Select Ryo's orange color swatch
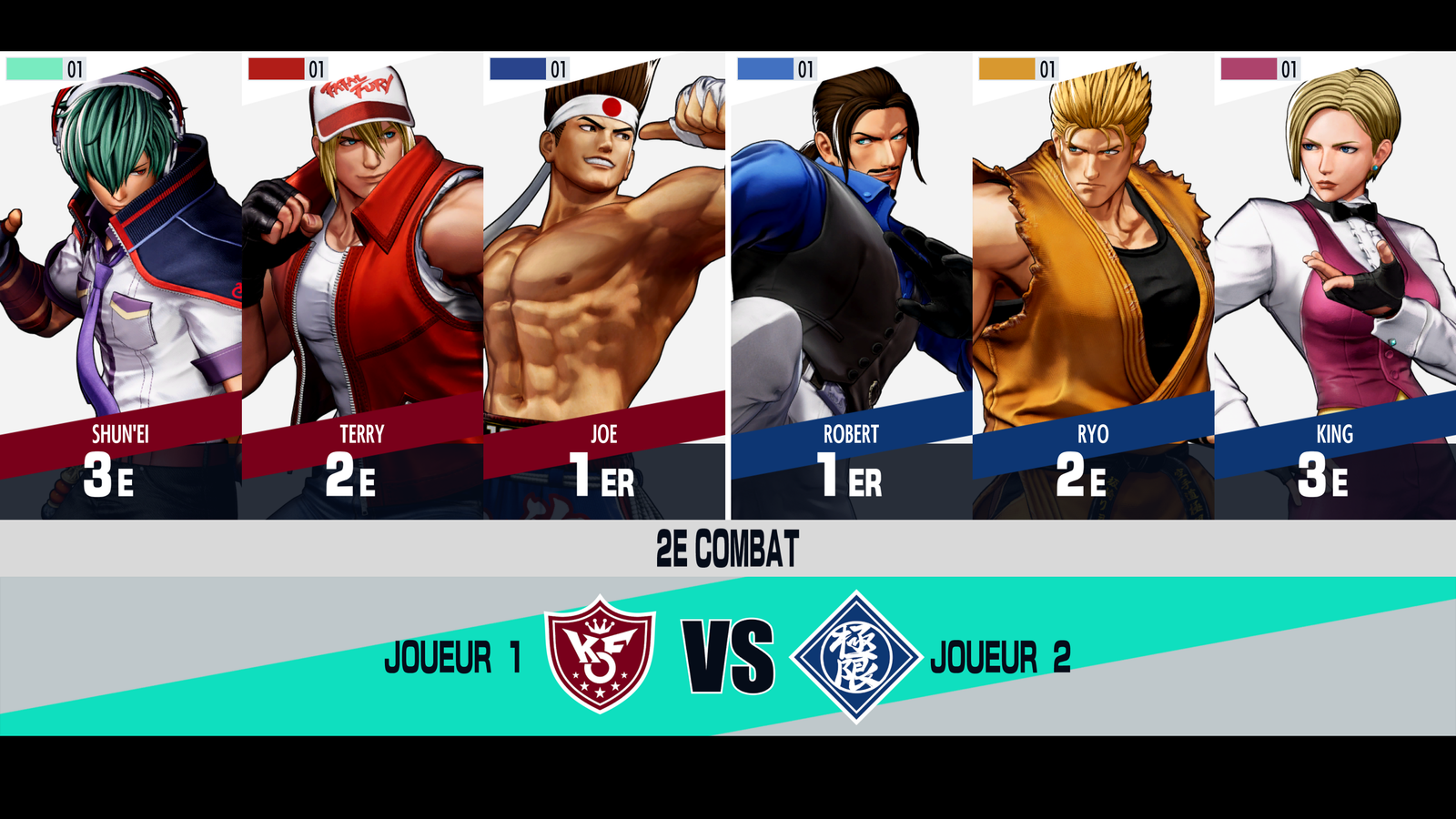 click(x=1006, y=69)
